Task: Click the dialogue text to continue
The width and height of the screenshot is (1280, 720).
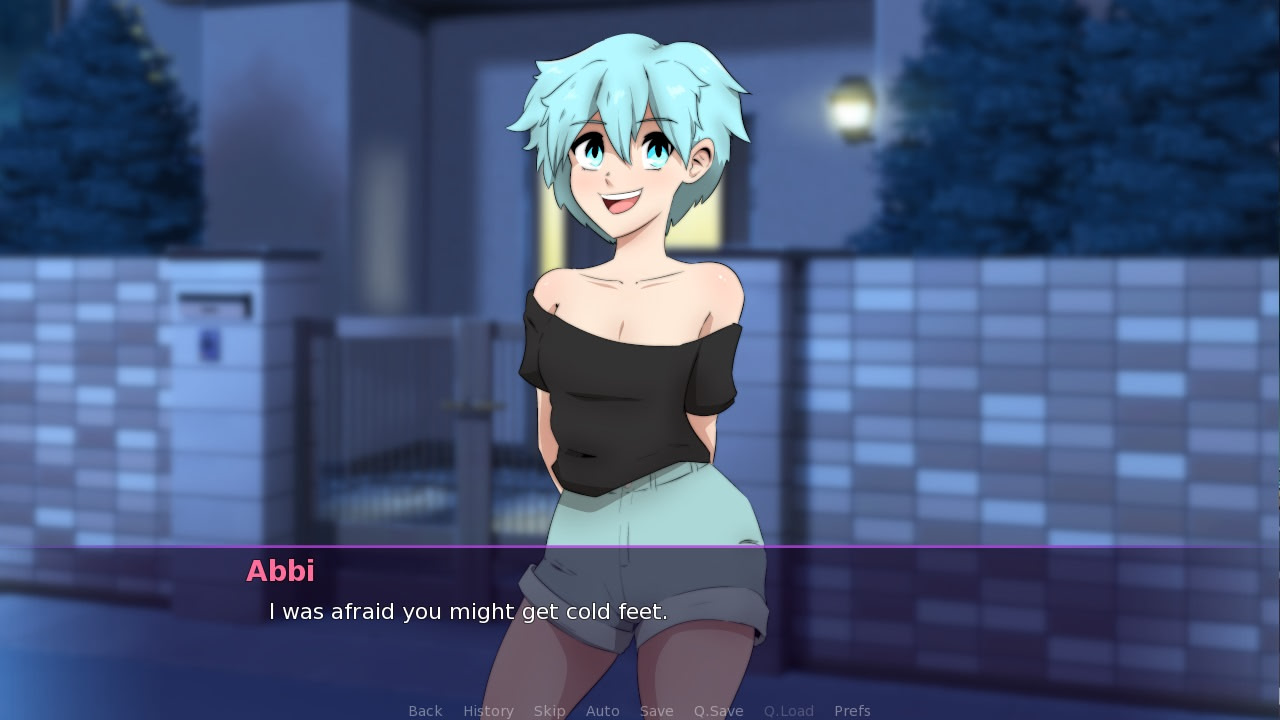Action: click(x=468, y=612)
